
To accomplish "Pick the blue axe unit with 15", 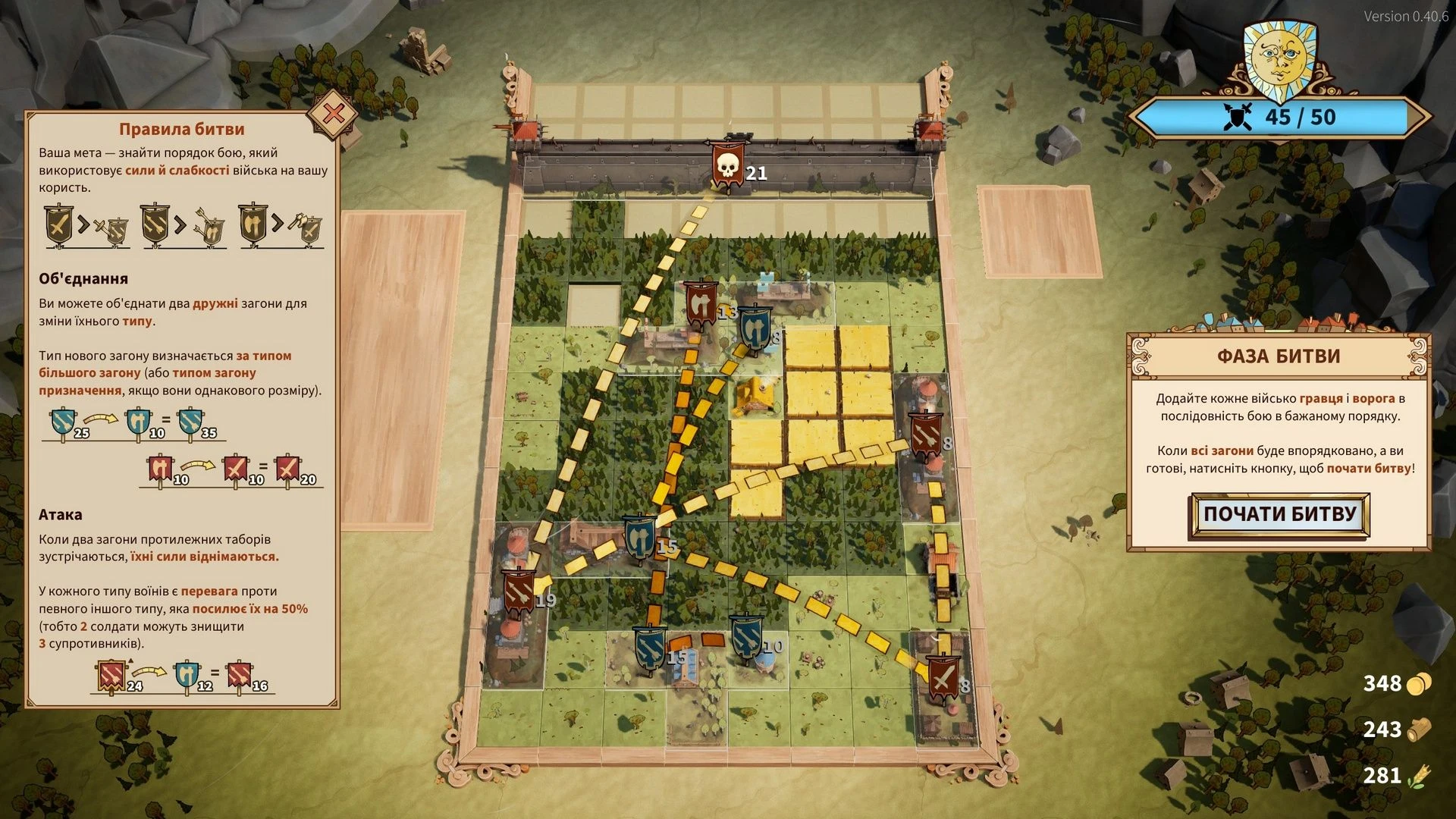I will click(640, 537).
